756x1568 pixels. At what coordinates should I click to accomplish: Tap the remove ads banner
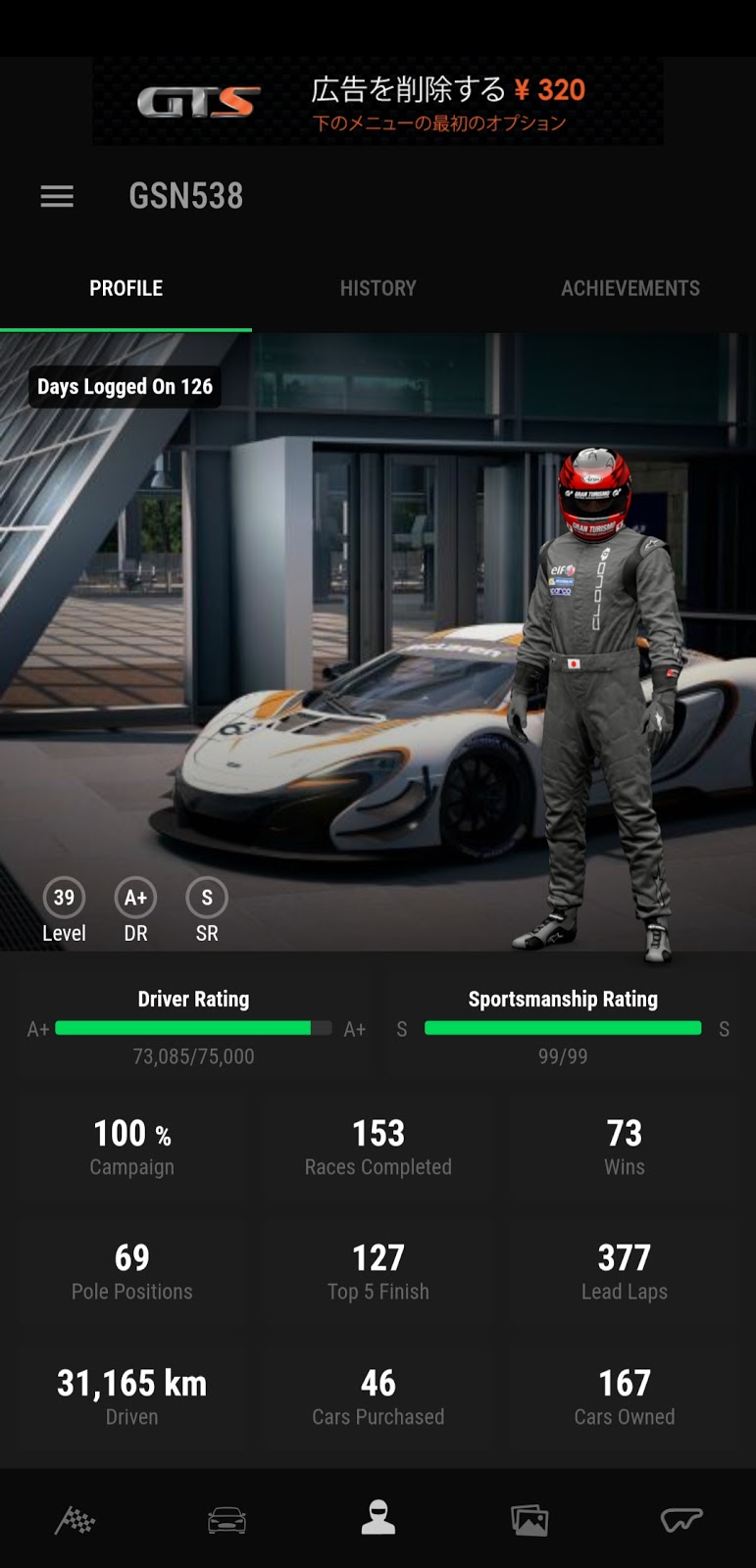[378, 102]
